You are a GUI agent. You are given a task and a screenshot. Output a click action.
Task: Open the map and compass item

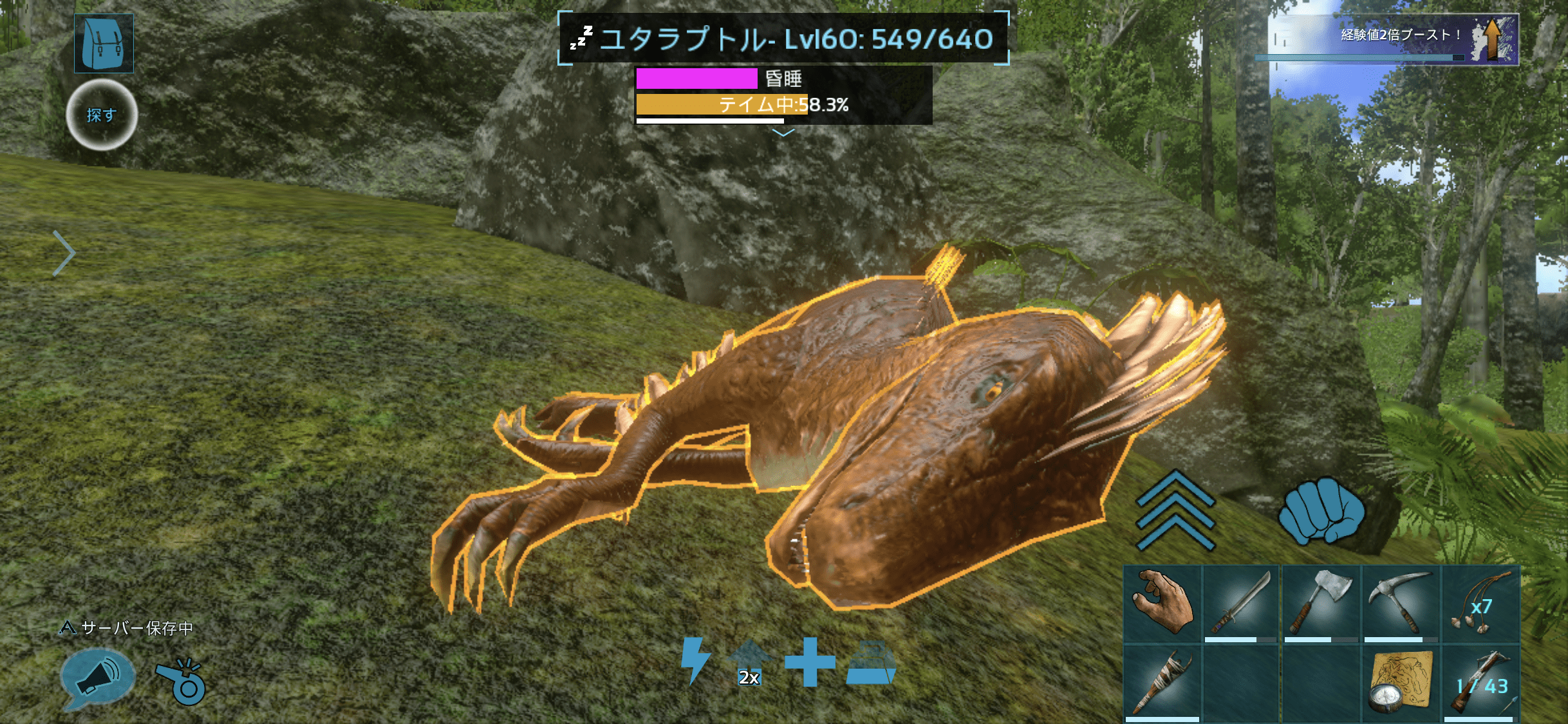(x=1401, y=683)
